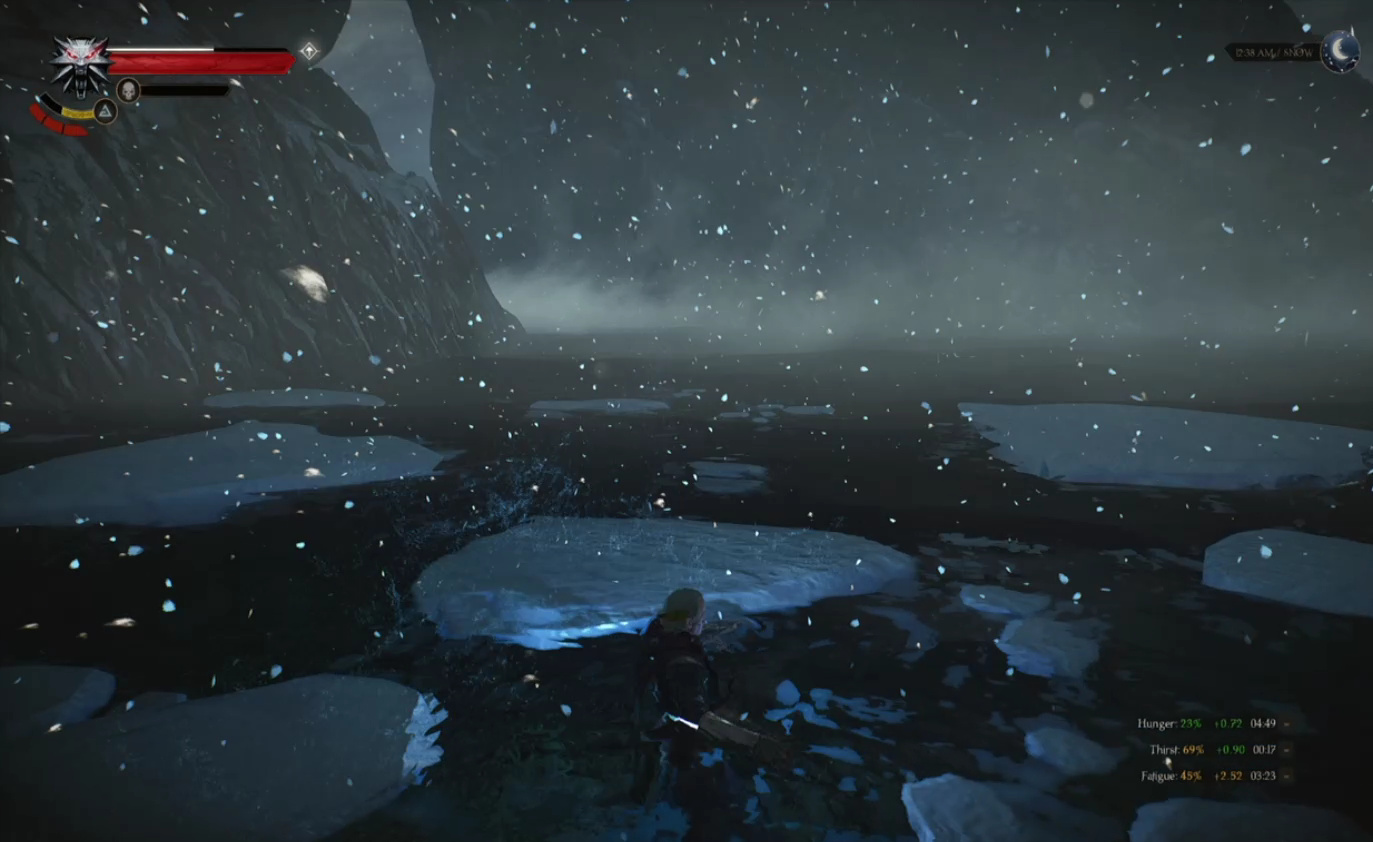This screenshot has width=1373, height=842.
Task: Click the wolf medallion icon
Action: pyautogui.click(x=79, y=64)
